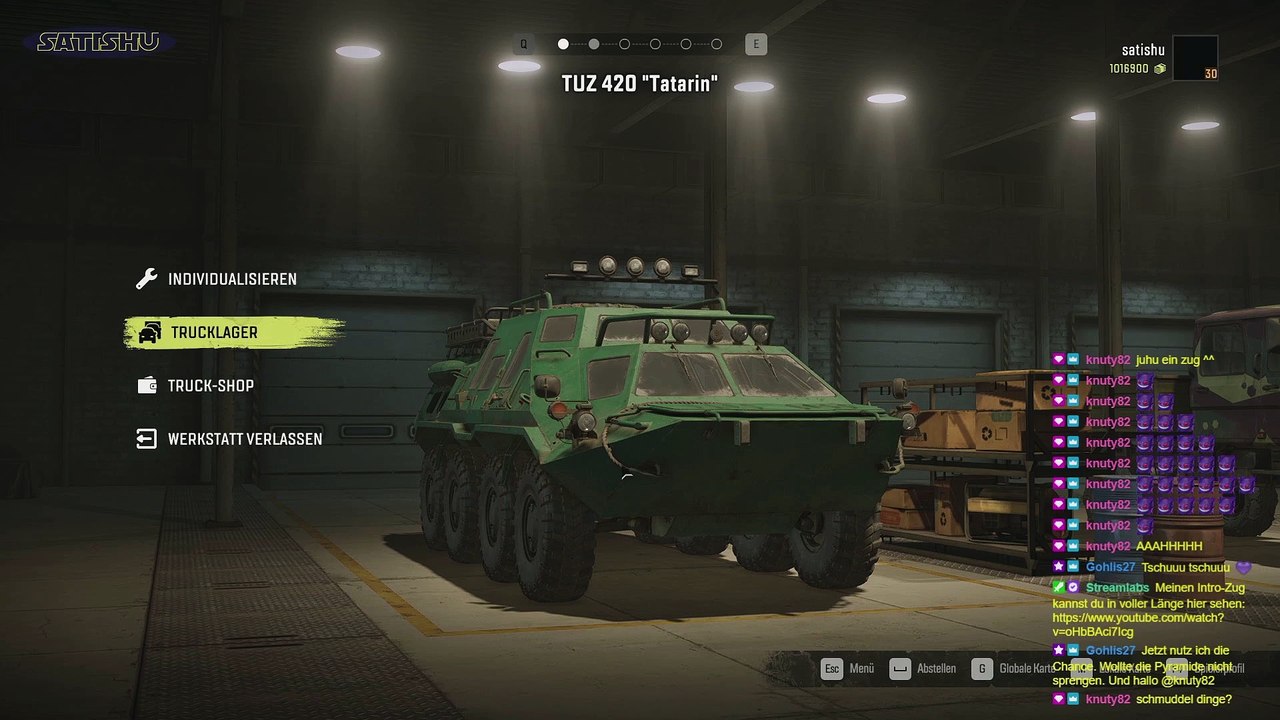Open the Individualisieren menu entry
Viewport: 1280px width, 720px height.
click(231, 279)
